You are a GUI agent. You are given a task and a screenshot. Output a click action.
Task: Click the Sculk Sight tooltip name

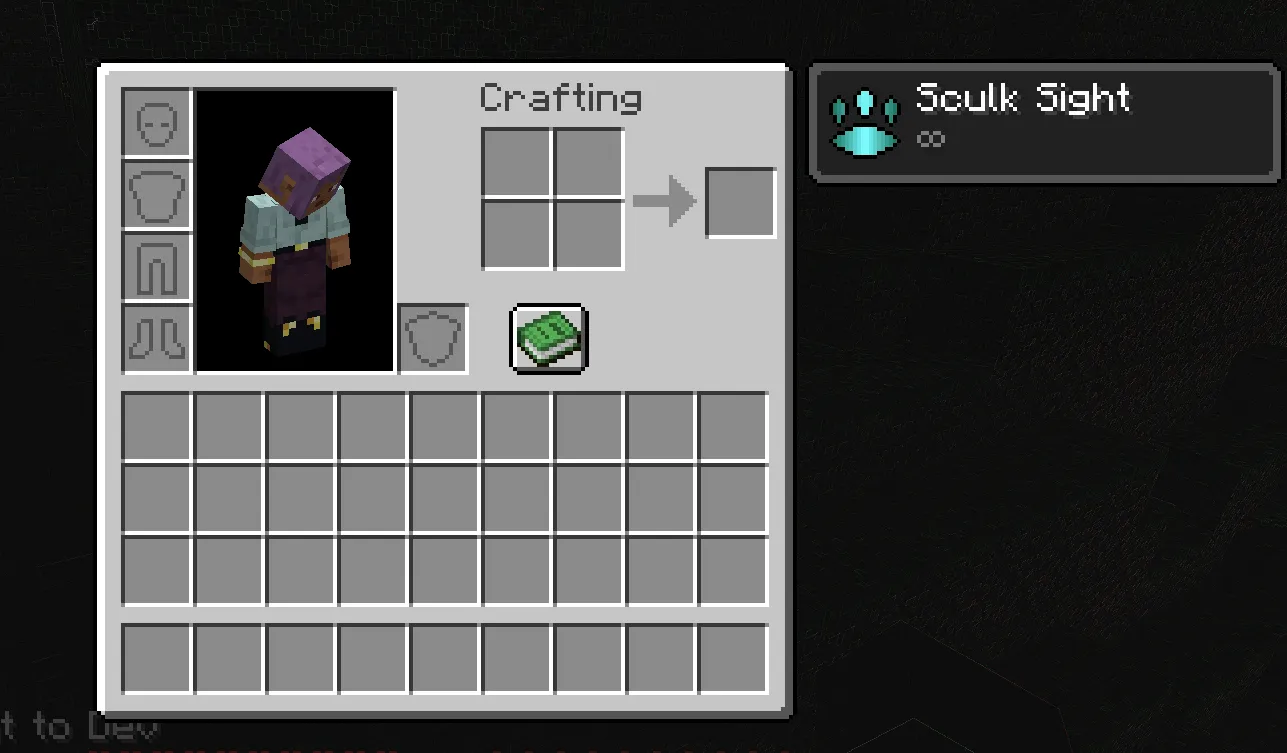pyautogui.click(x=1023, y=98)
